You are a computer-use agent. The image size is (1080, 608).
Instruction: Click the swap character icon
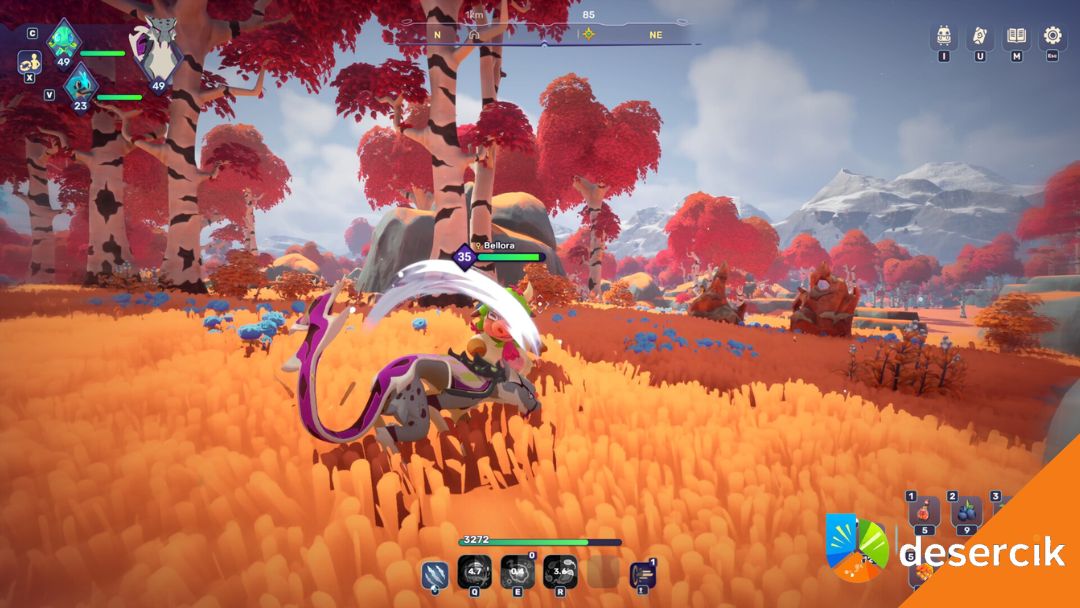click(x=29, y=62)
